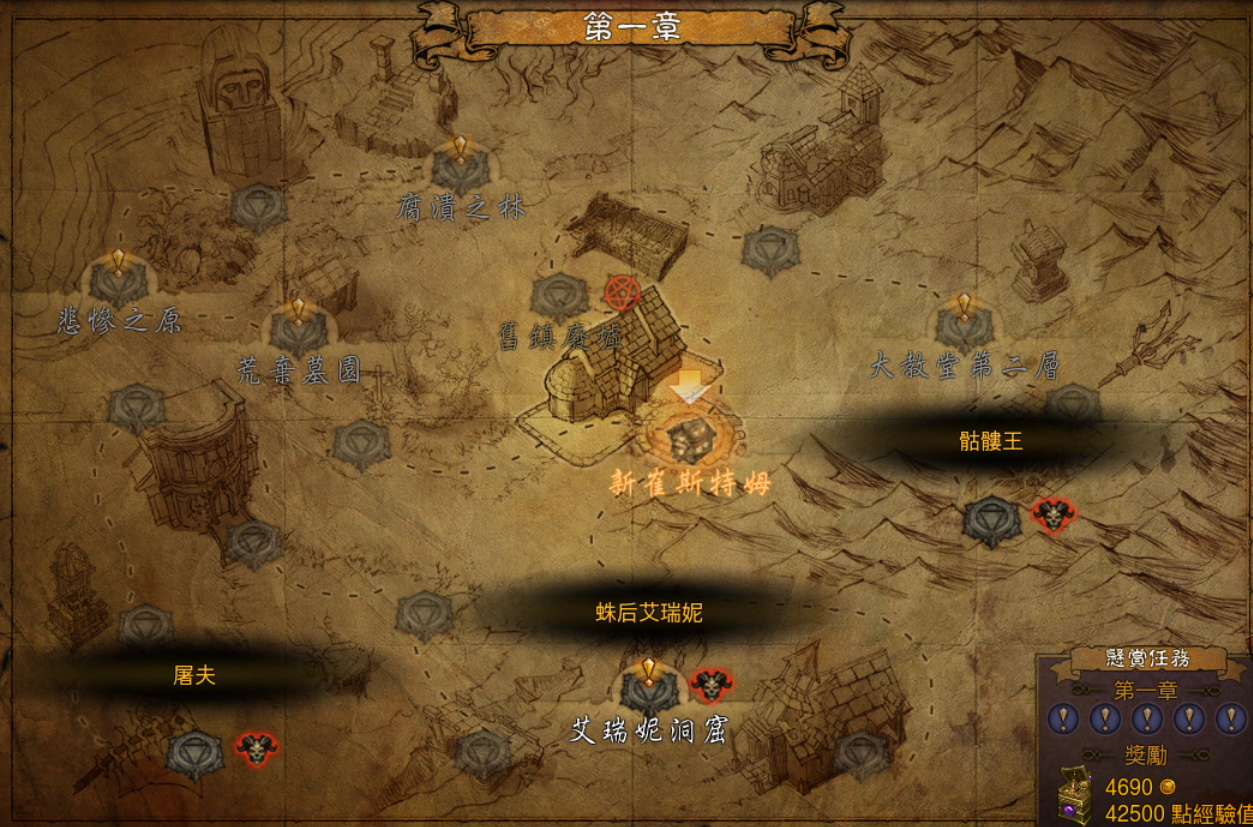Choose the 荒棄墓園 waypoint
1253x827 pixels.
tap(298, 331)
